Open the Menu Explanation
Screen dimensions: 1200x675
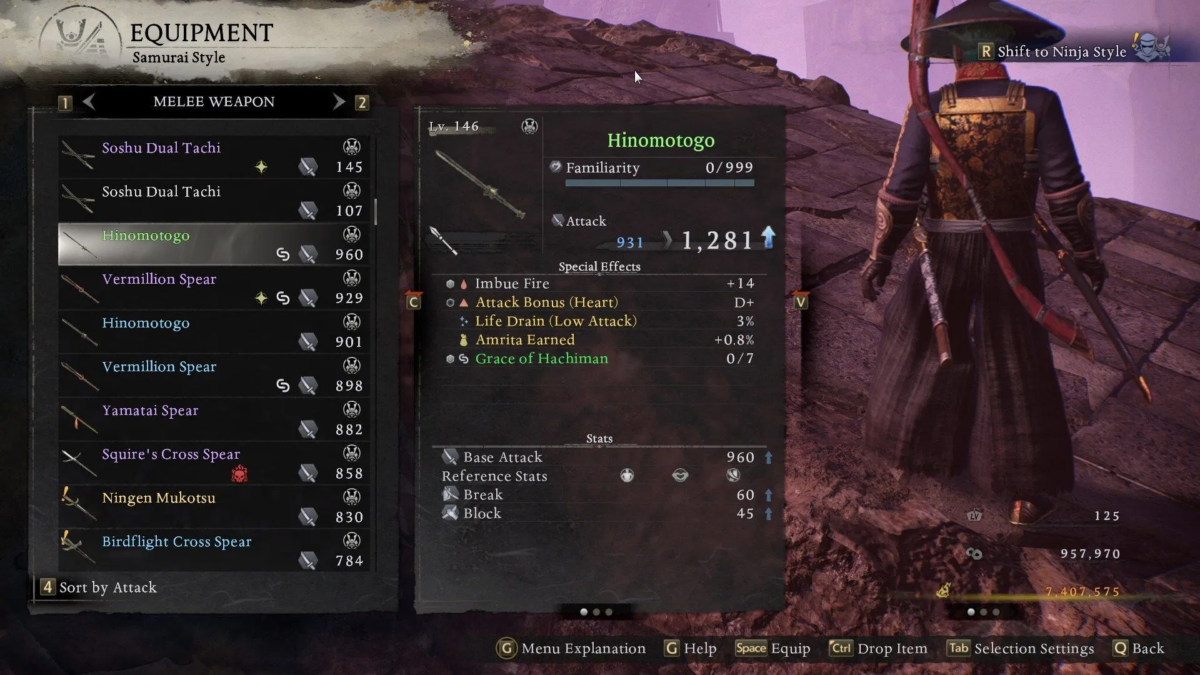[572, 649]
